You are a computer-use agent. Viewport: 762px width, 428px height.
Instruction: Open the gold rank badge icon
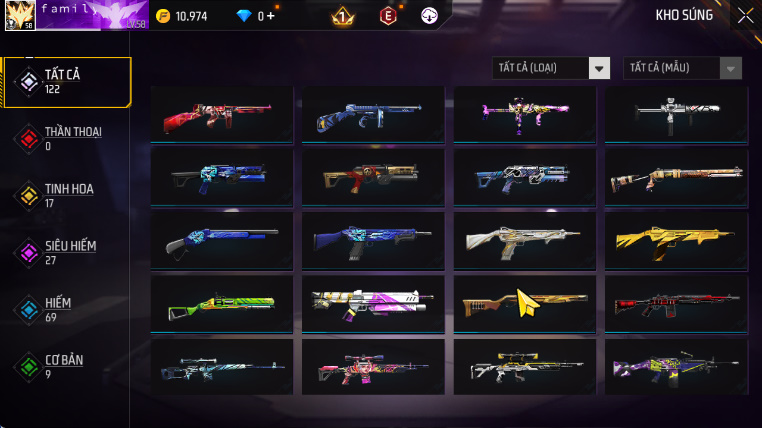click(x=343, y=16)
